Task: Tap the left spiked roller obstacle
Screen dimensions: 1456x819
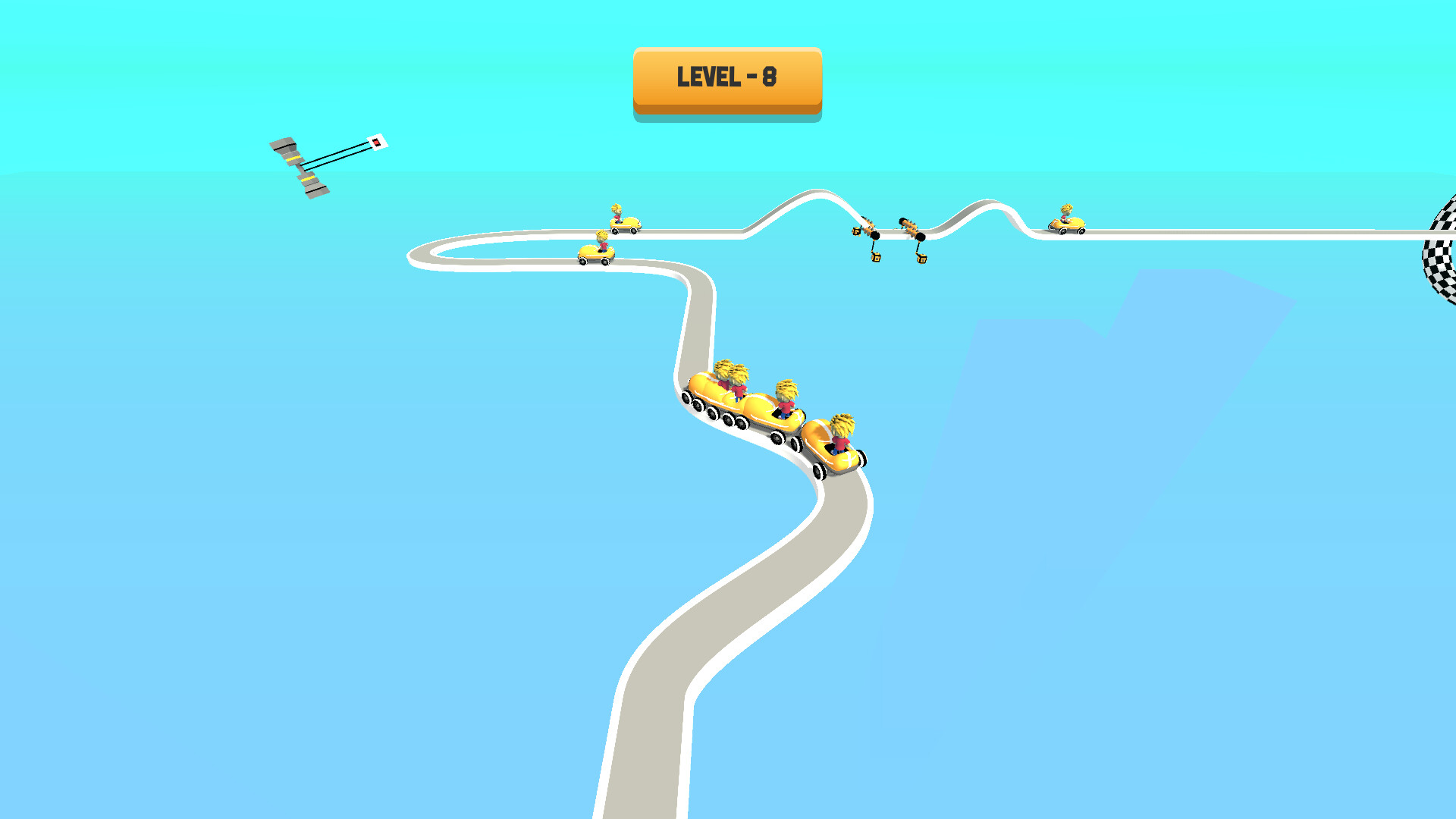Action: [869, 226]
